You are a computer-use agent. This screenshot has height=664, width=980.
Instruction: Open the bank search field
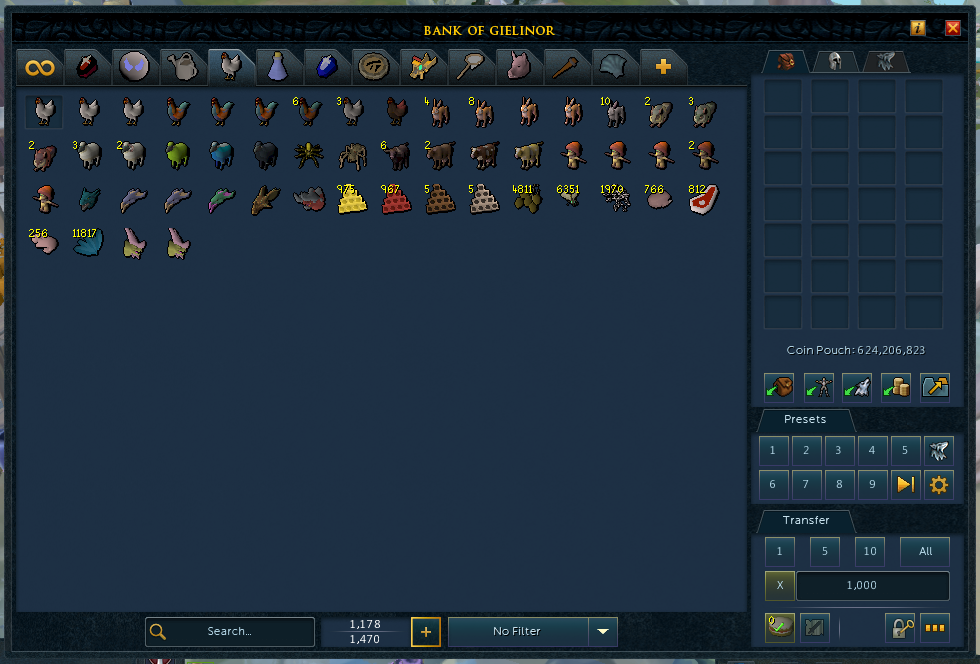(230, 631)
